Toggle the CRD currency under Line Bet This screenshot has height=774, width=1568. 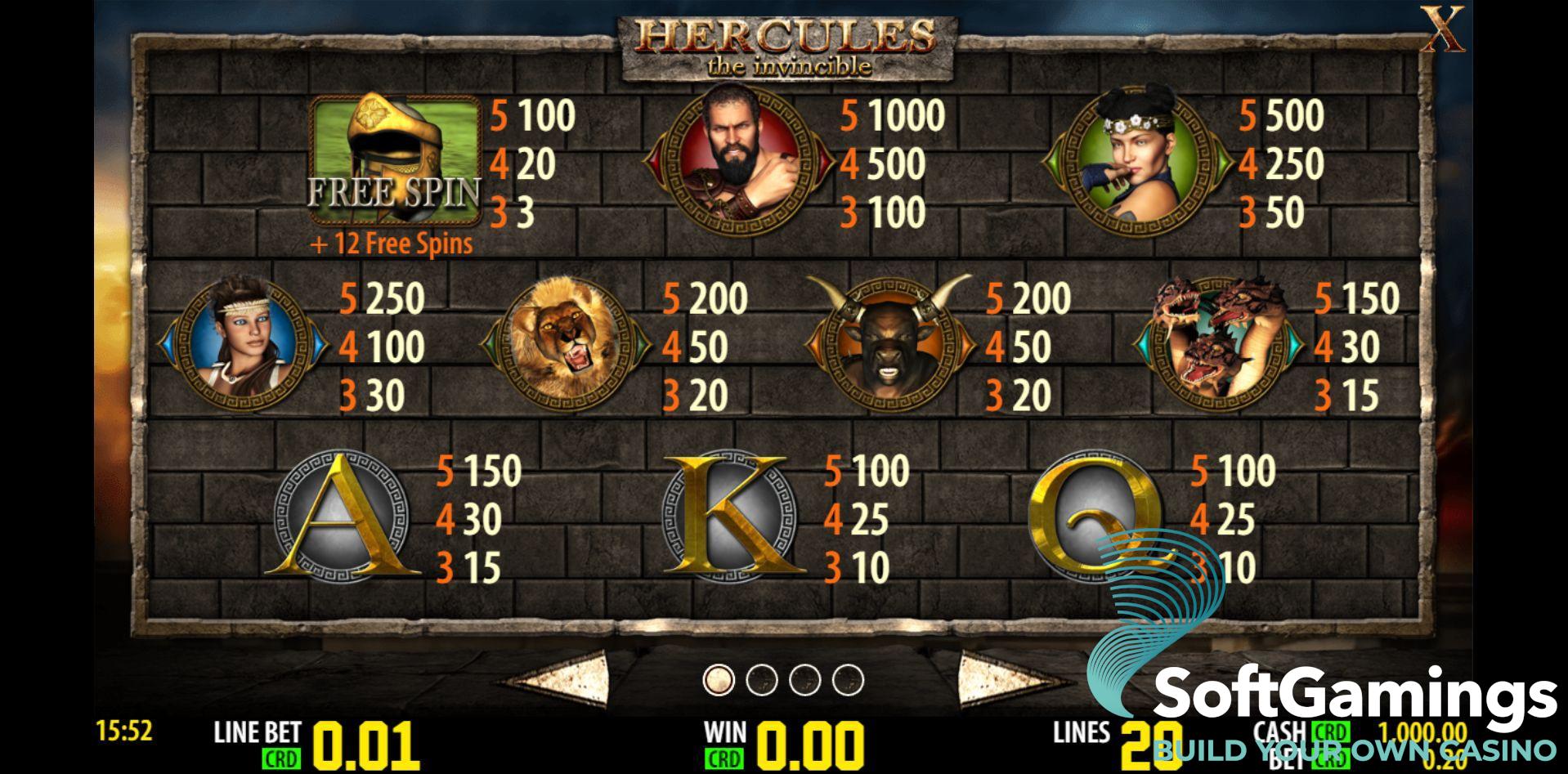point(281,758)
